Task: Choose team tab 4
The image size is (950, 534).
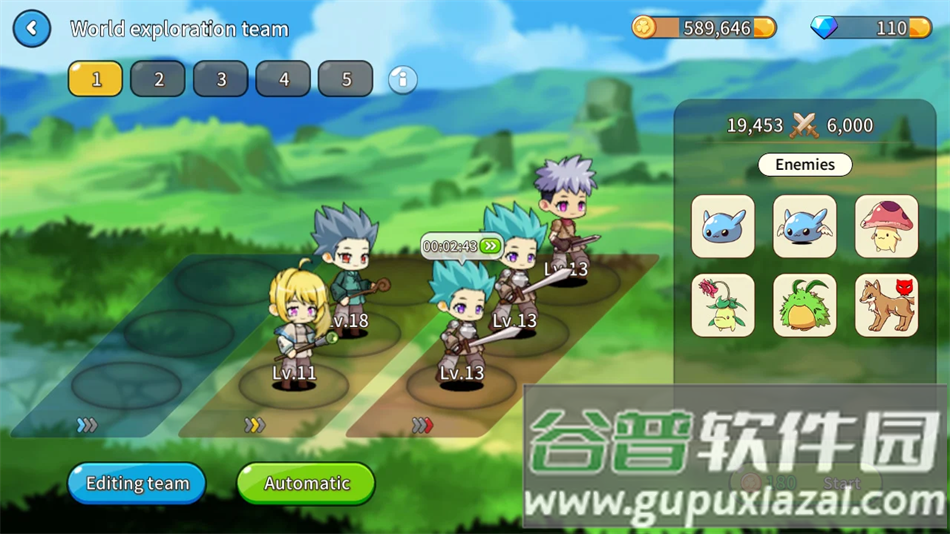Action: 284,79
